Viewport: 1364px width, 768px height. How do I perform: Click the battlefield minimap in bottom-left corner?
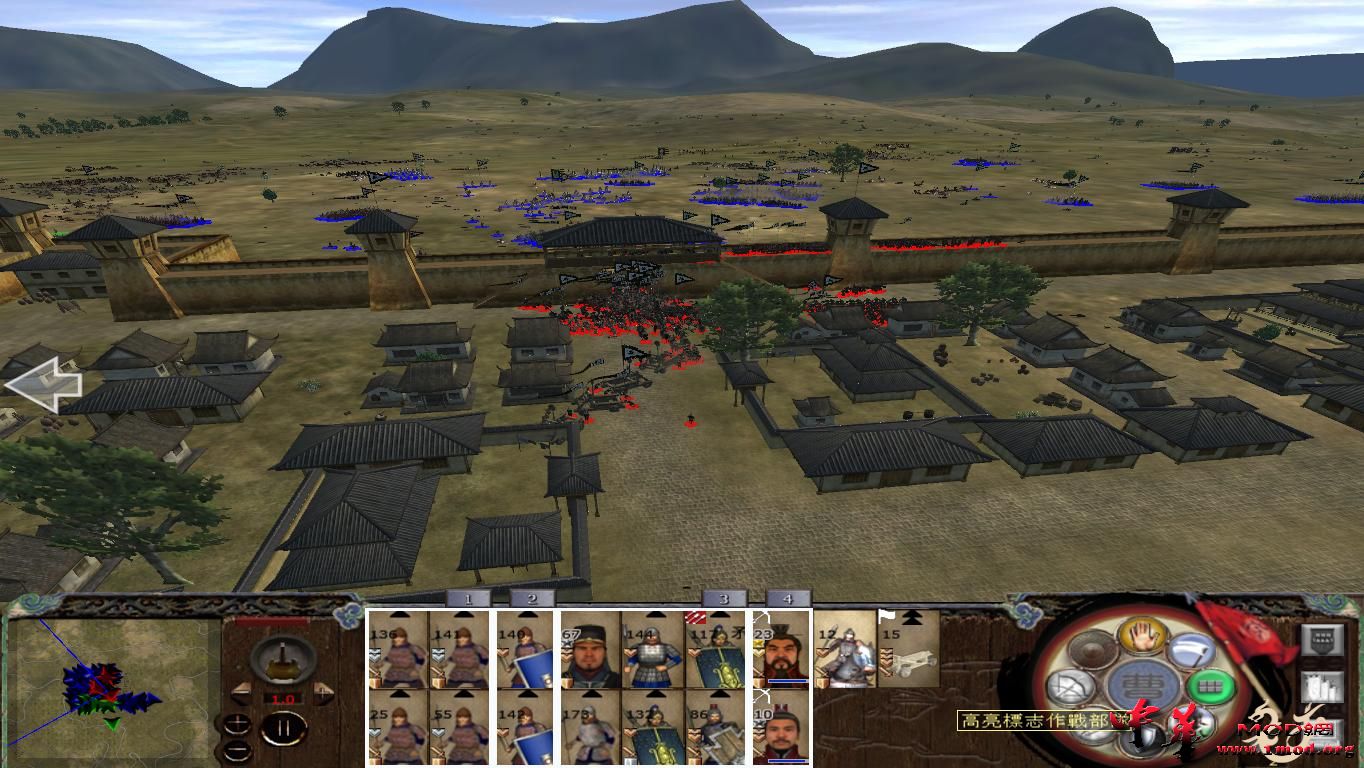coord(110,690)
